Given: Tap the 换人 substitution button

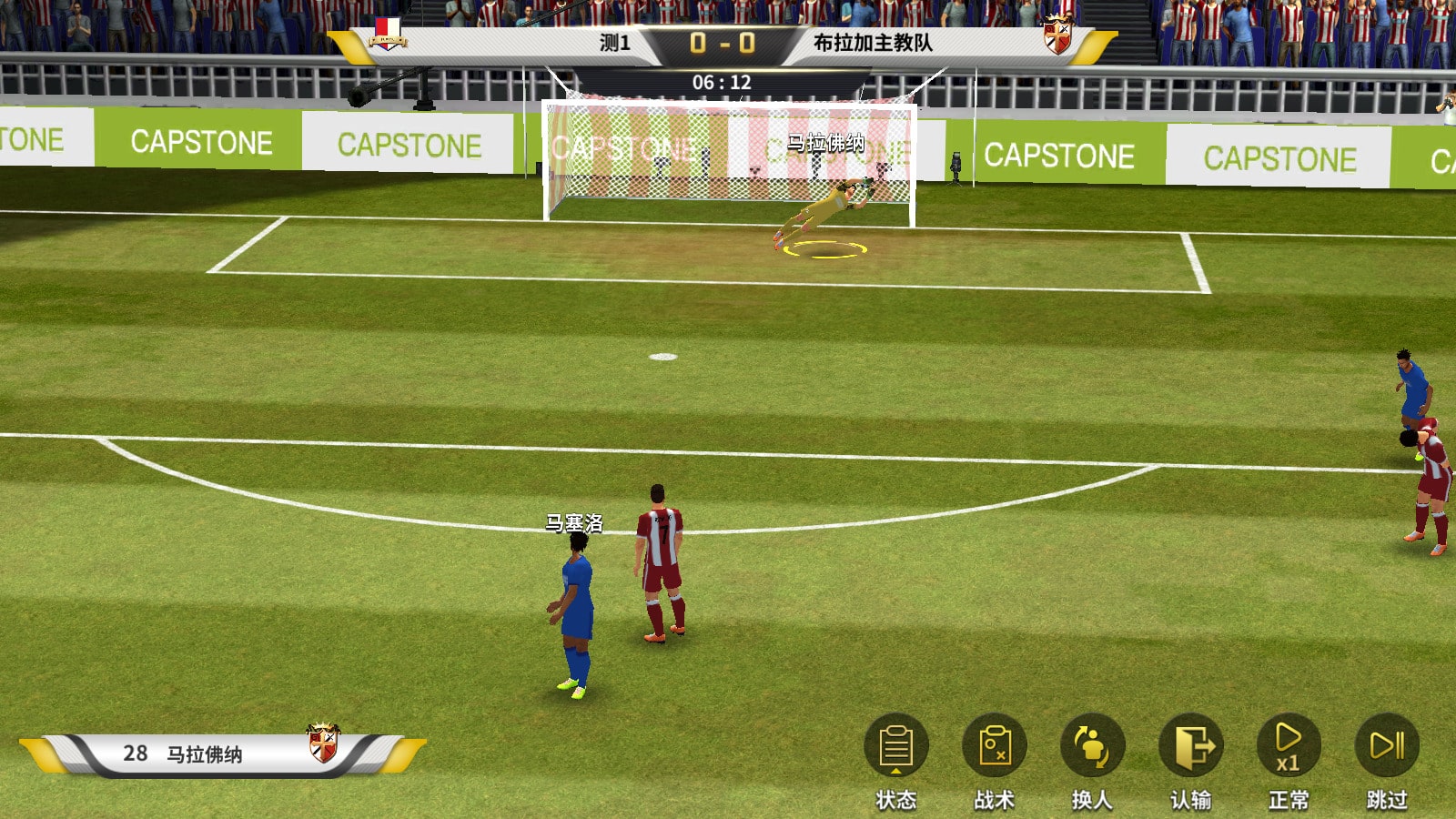Looking at the screenshot, I should coord(1092,747).
